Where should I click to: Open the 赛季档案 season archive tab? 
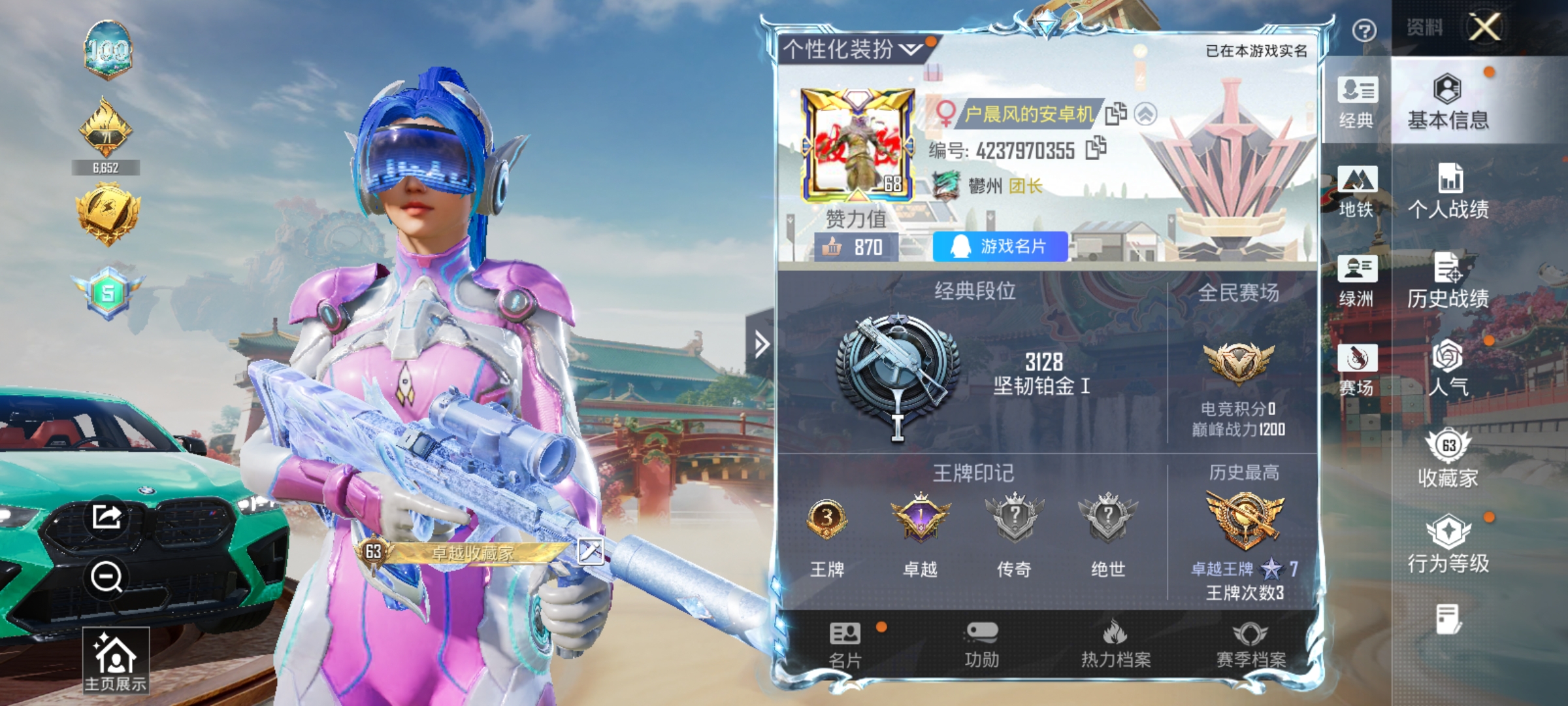[1250, 645]
